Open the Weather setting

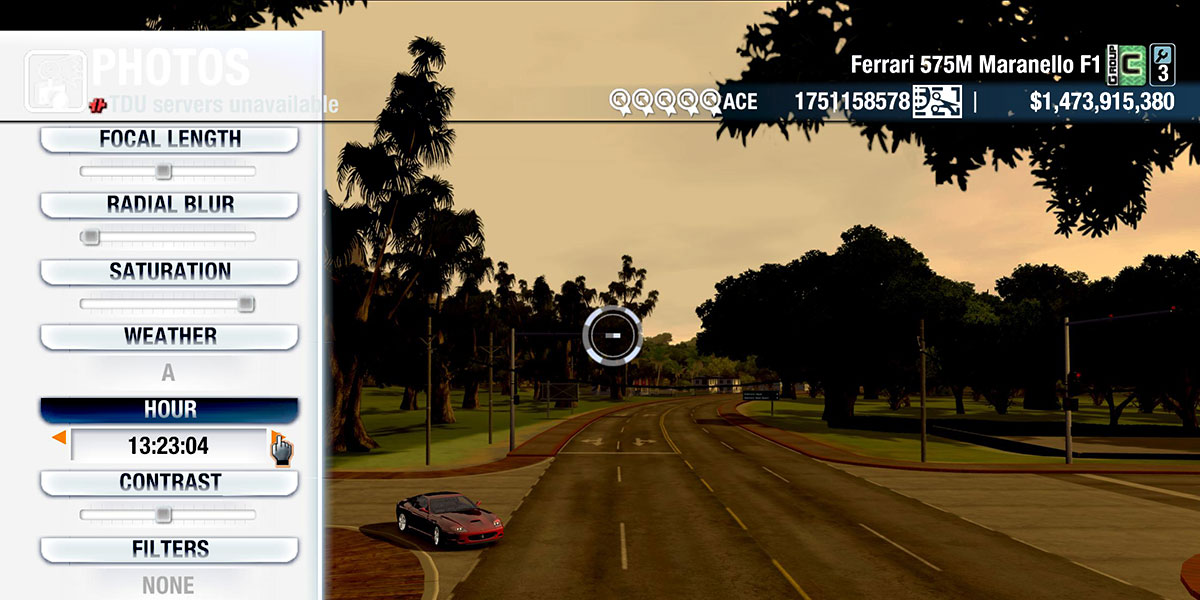click(x=169, y=337)
